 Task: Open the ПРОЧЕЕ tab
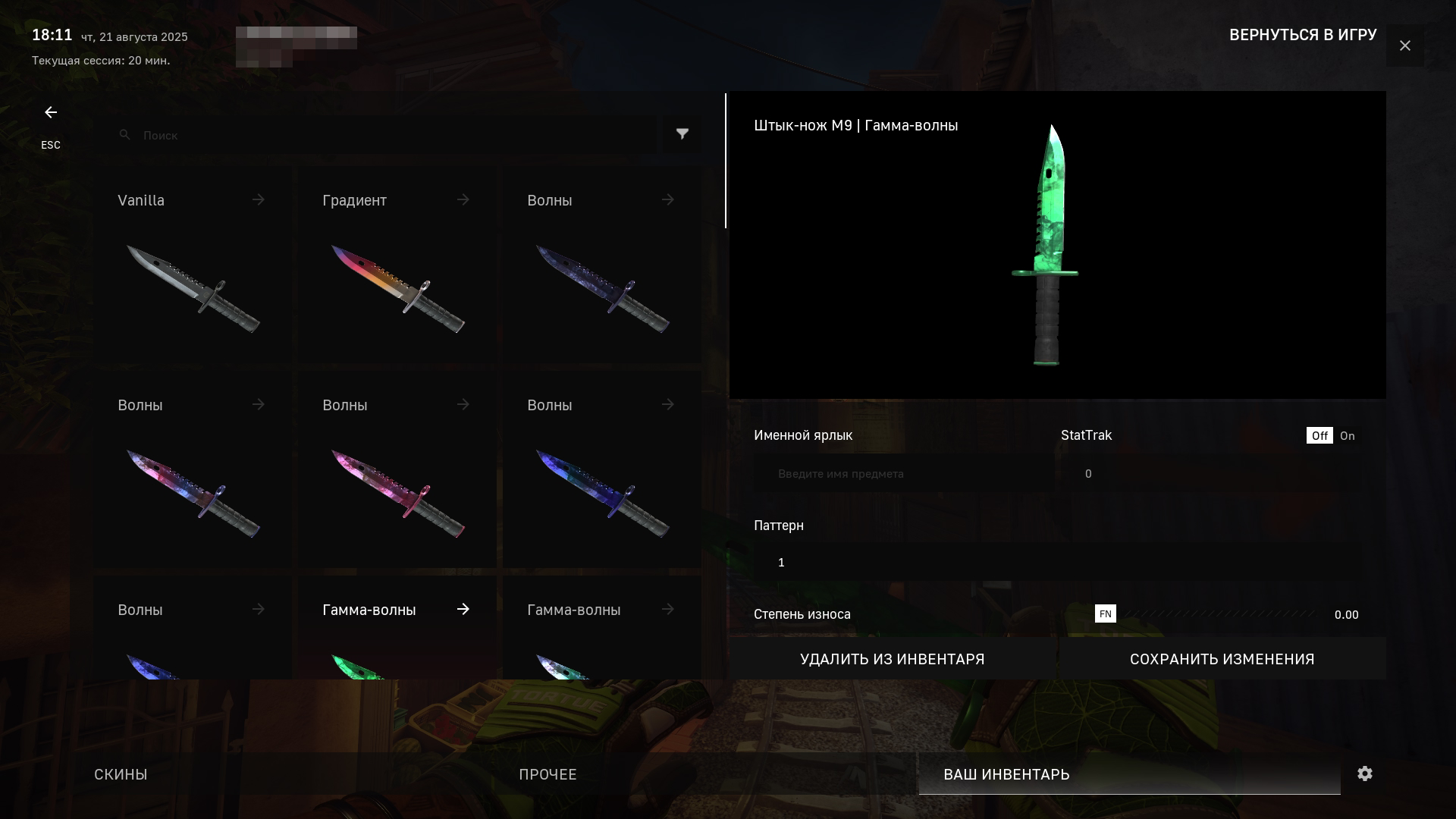click(548, 774)
